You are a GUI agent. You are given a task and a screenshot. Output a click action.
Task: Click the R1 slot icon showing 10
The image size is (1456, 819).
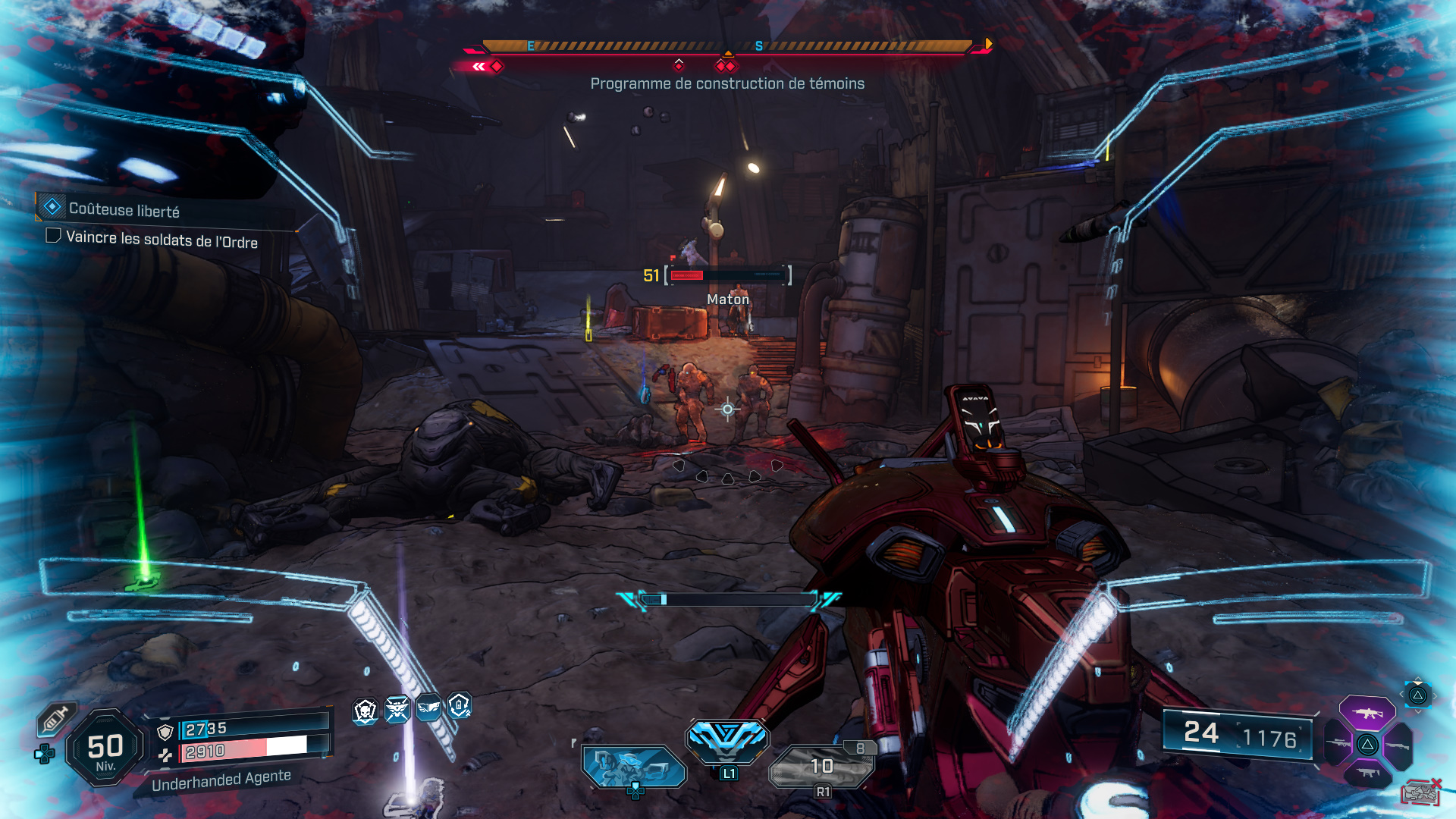tap(823, 766)
